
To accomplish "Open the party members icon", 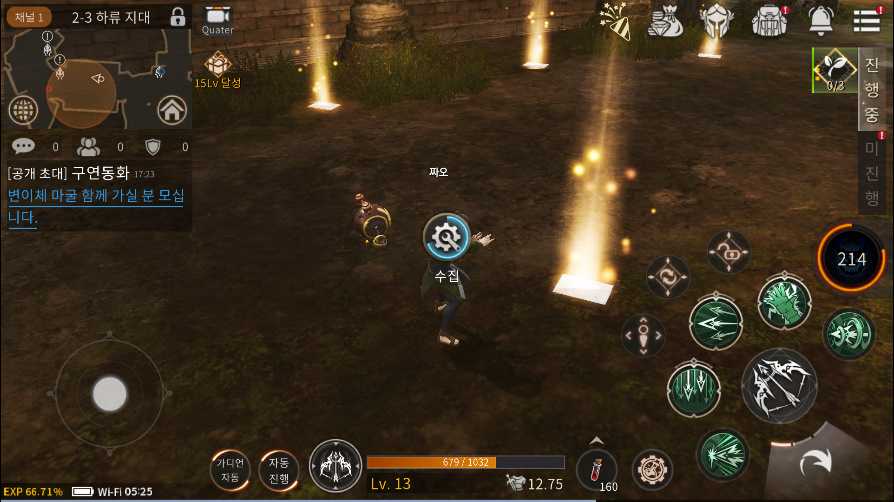I will tap(89, 147).
